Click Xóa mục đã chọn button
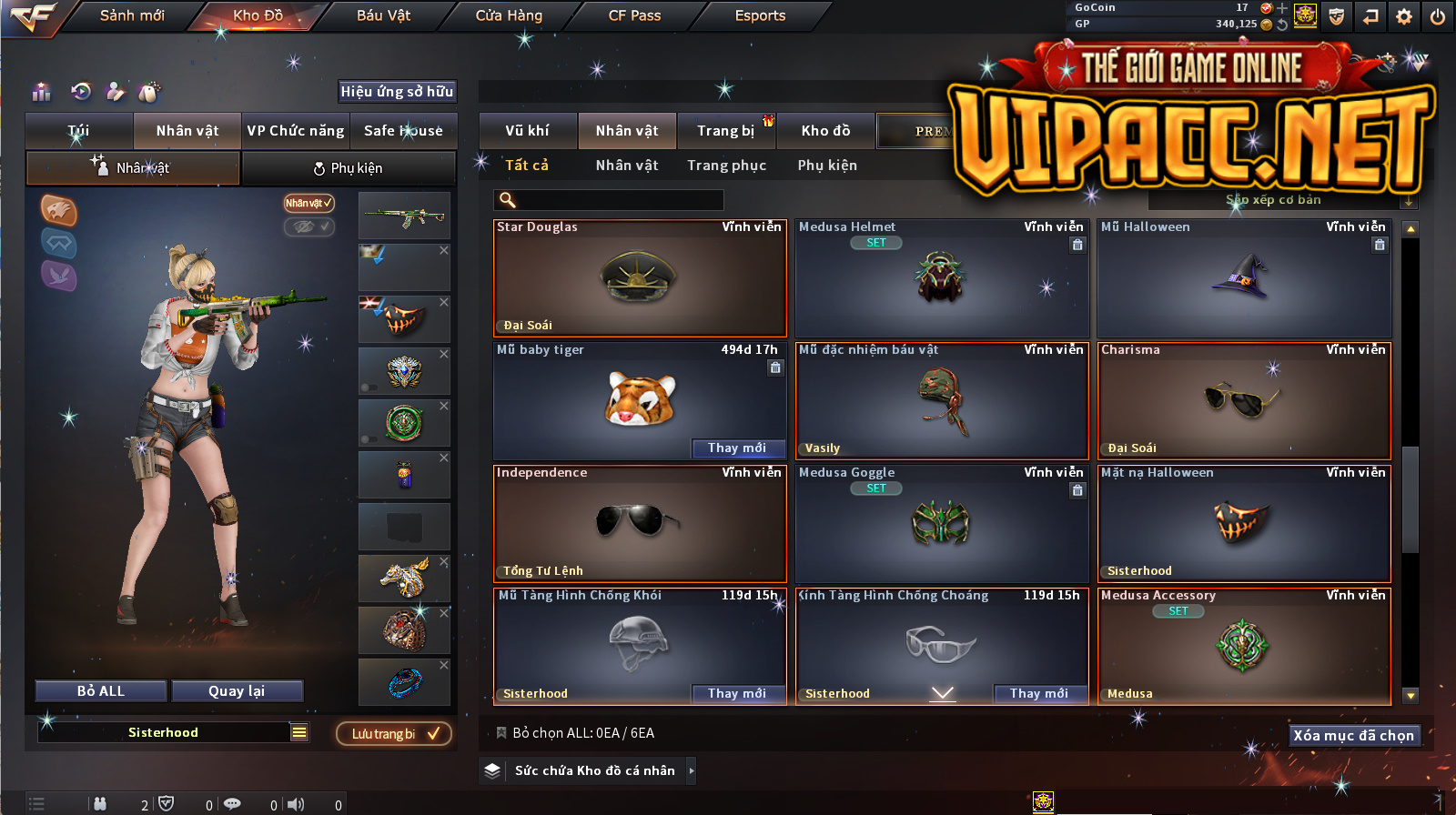The width and height of the screenshot is (1456, 815). pyautogui.click(x=1354, y=735)
